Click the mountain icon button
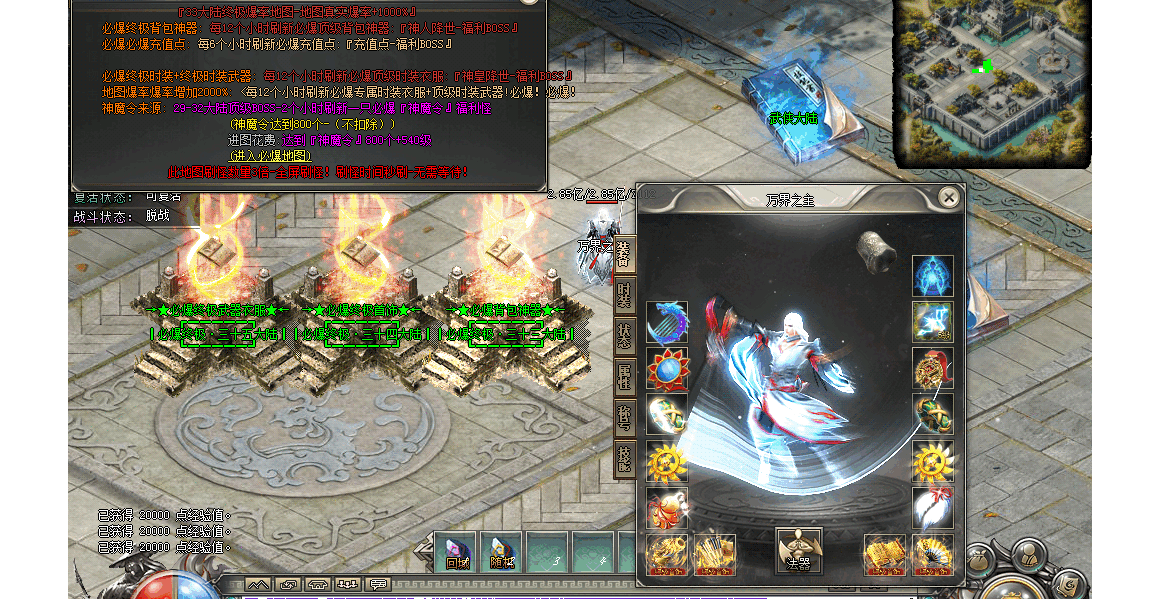Image resolution: width=1160 pixels, height=599 pixels. point(258,584)
